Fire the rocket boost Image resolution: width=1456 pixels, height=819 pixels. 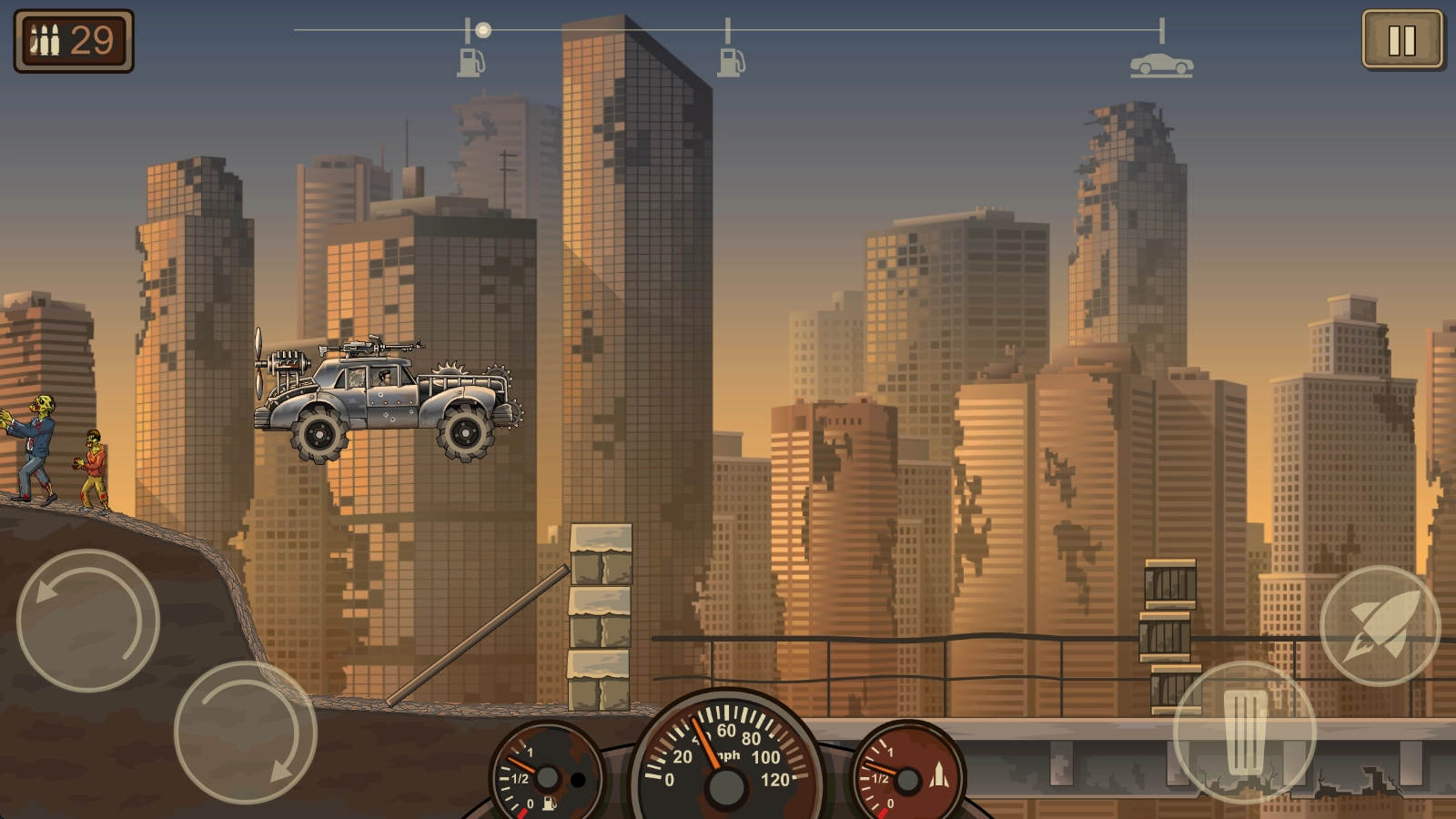(1380, 625)
